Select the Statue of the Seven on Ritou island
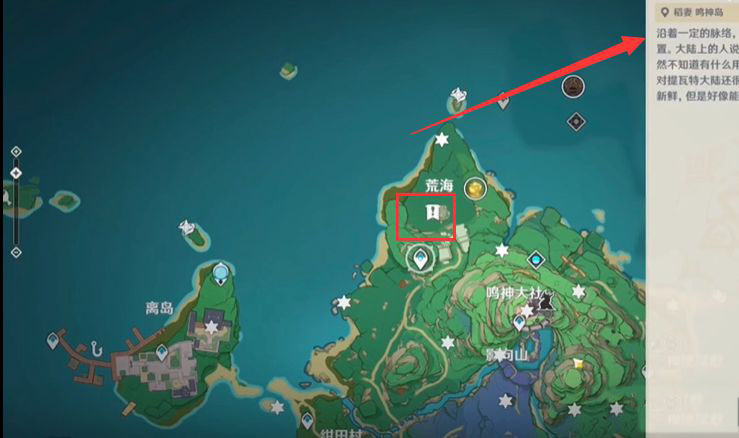Viewport: 739px width, 438px height. [x=220, y=272]
